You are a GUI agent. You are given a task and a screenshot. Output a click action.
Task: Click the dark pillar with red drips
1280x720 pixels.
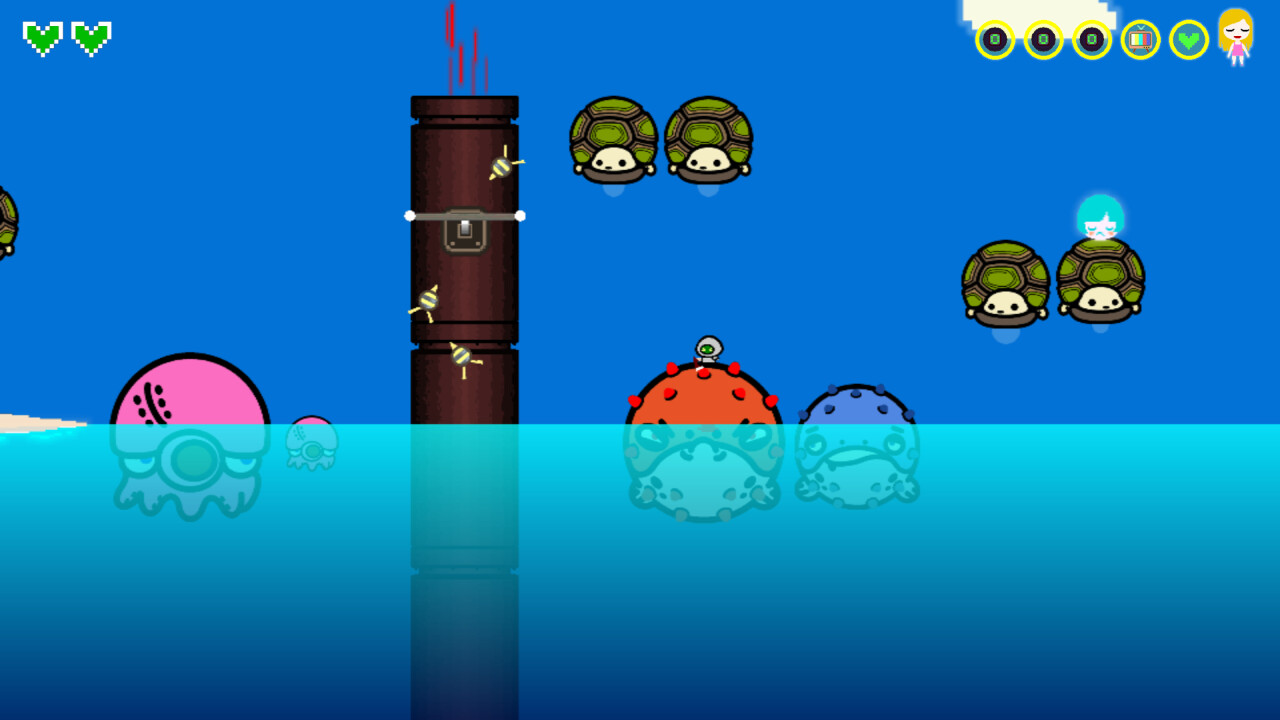[464, 150]
